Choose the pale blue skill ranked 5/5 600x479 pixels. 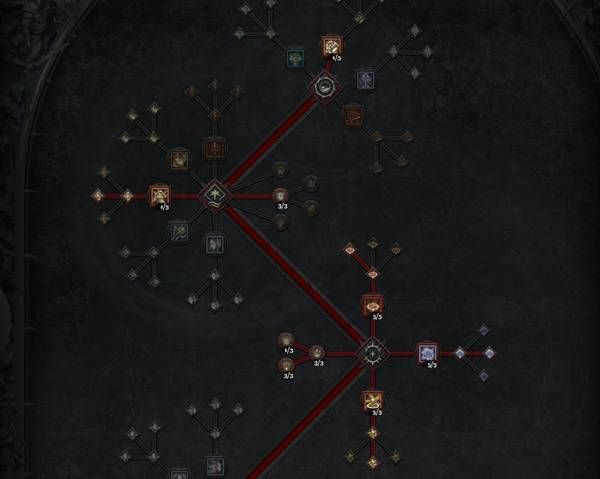(427, 353)
